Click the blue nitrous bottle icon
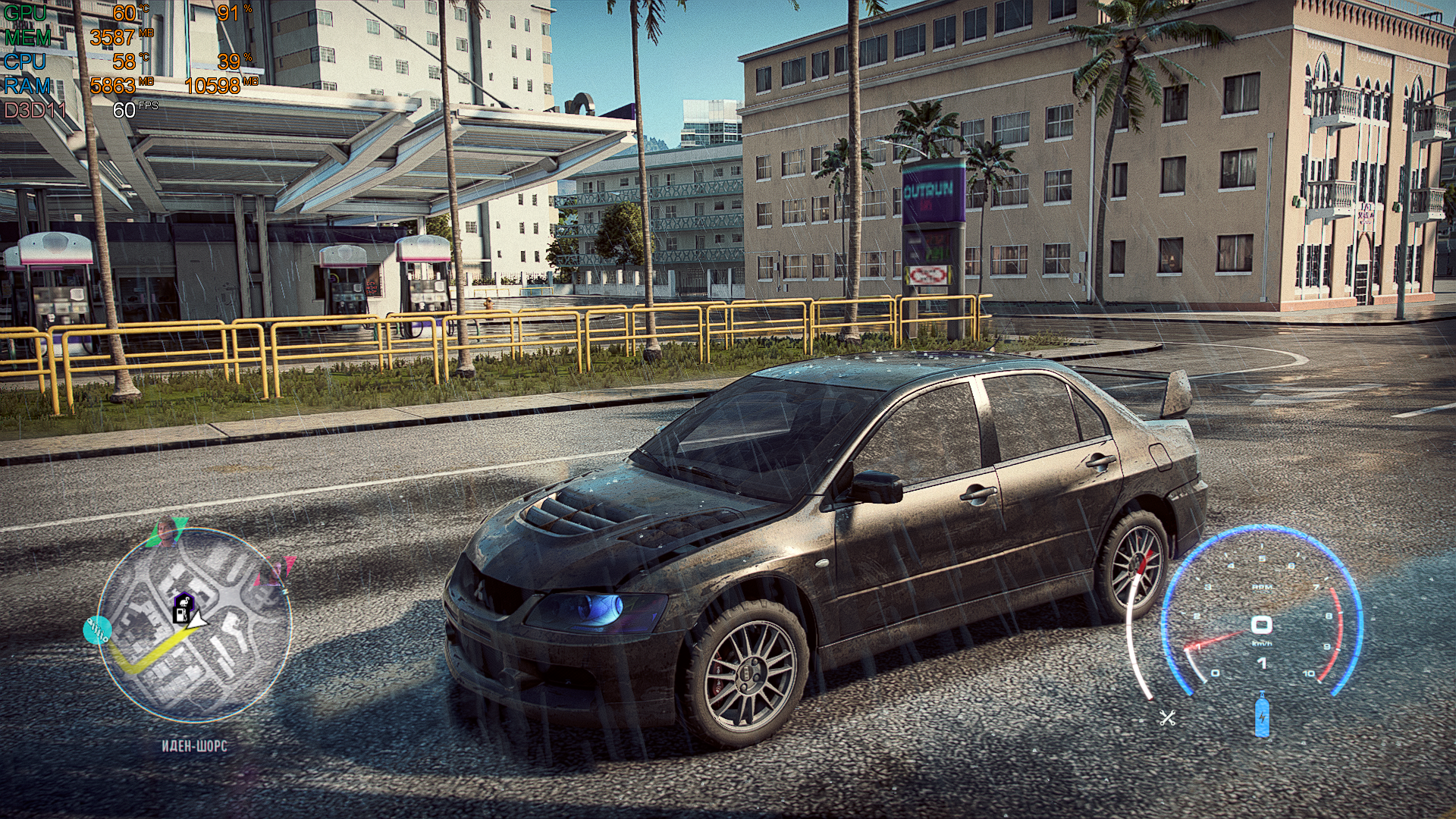1456x819 pixels. (1261, 714)
